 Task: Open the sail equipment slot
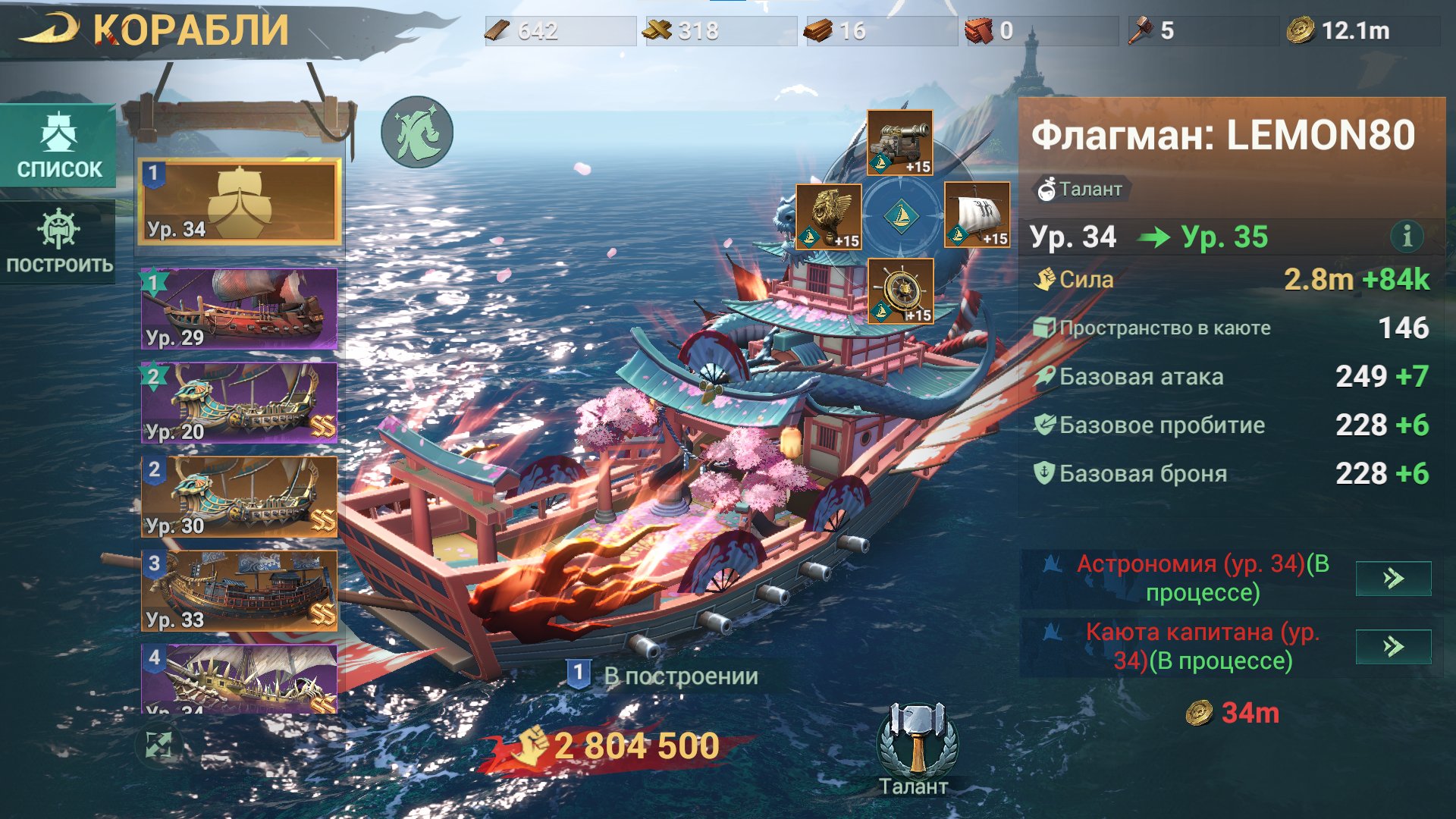pyautogui.click(x=977, y=215)
